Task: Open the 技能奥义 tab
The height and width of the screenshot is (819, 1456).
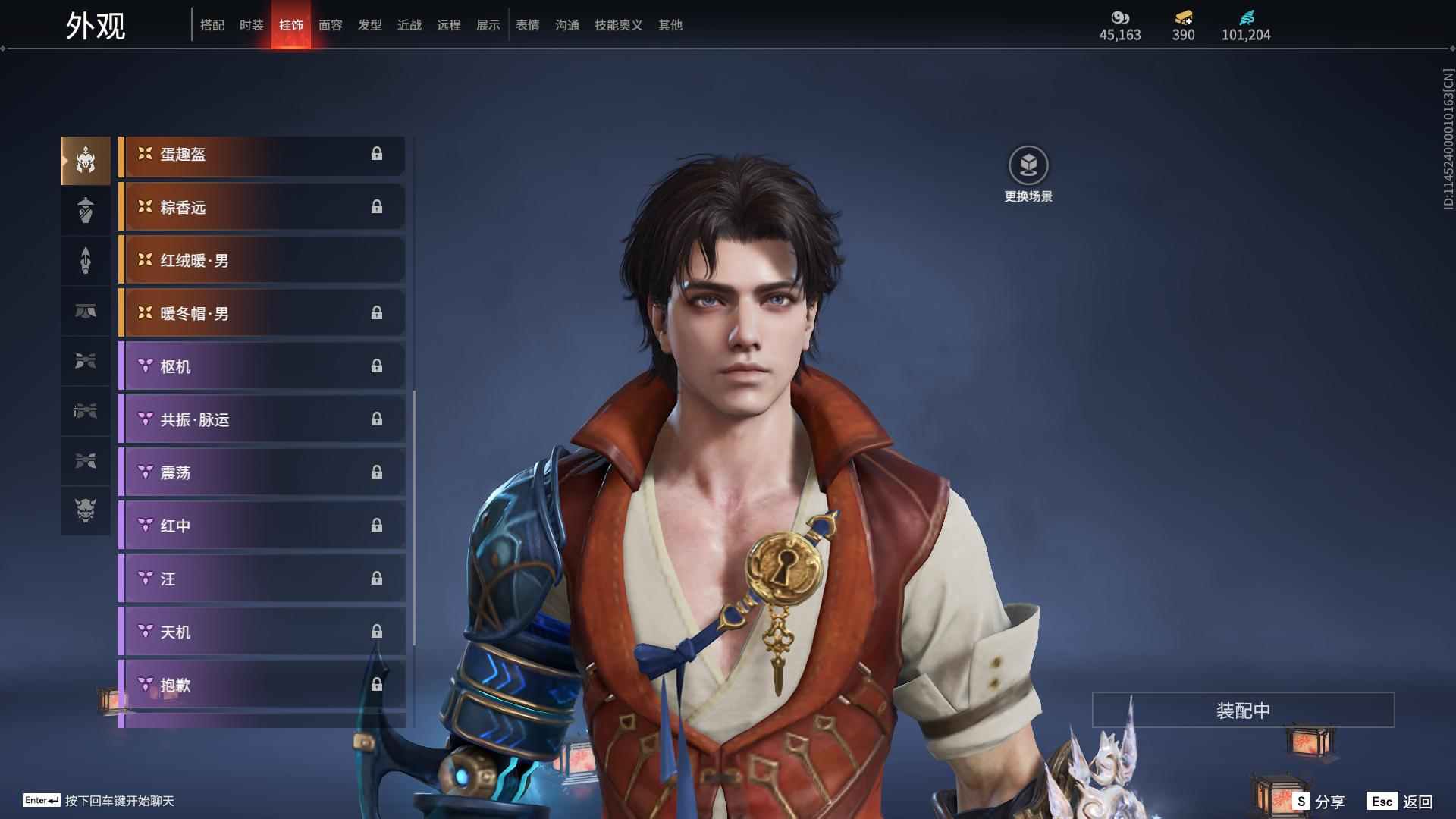Action: click(618, 25)
